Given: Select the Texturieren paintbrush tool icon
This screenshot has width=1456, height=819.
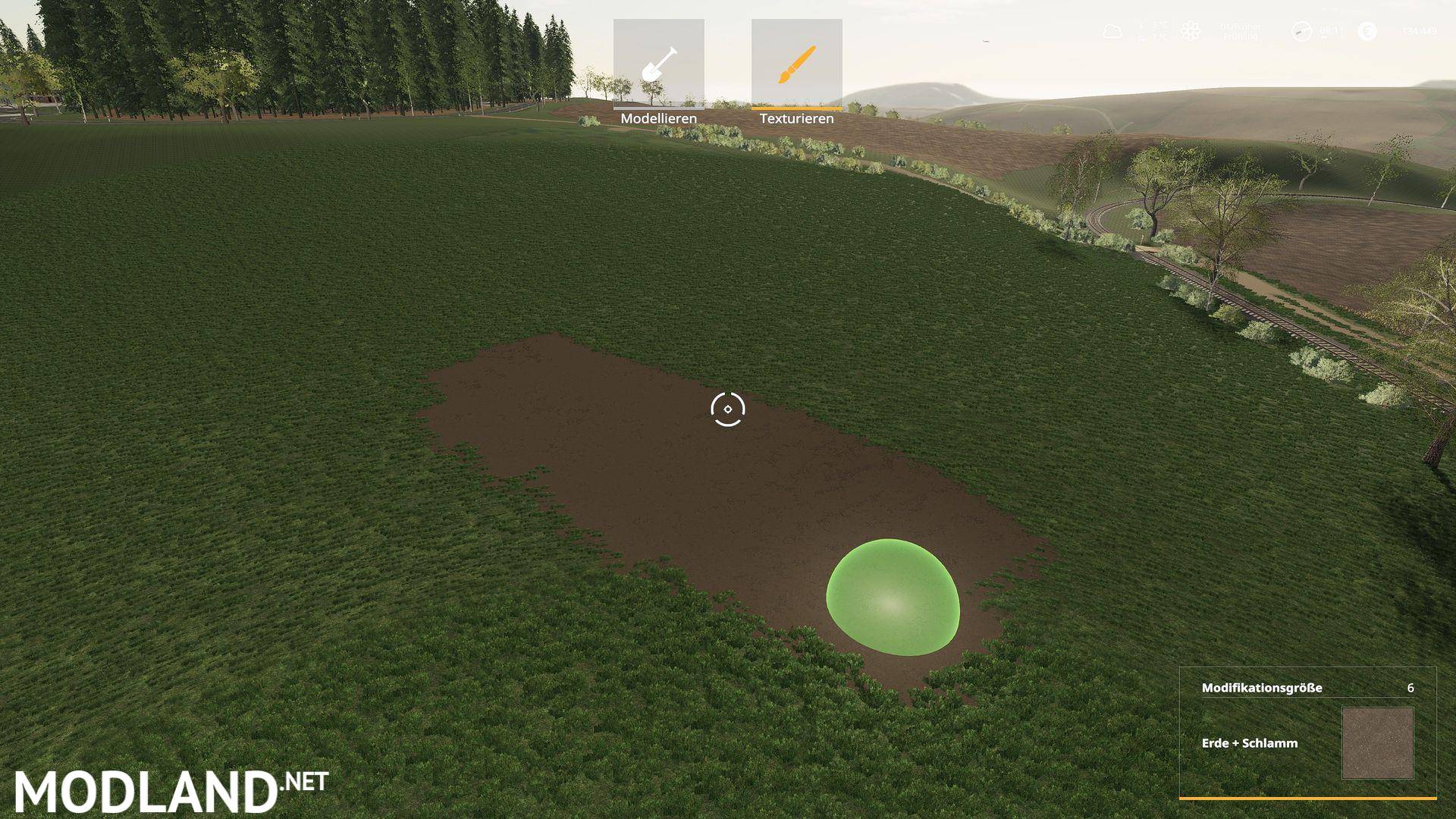Looking at the screenshot, I should pyautogui.click(x=796, y=64).
